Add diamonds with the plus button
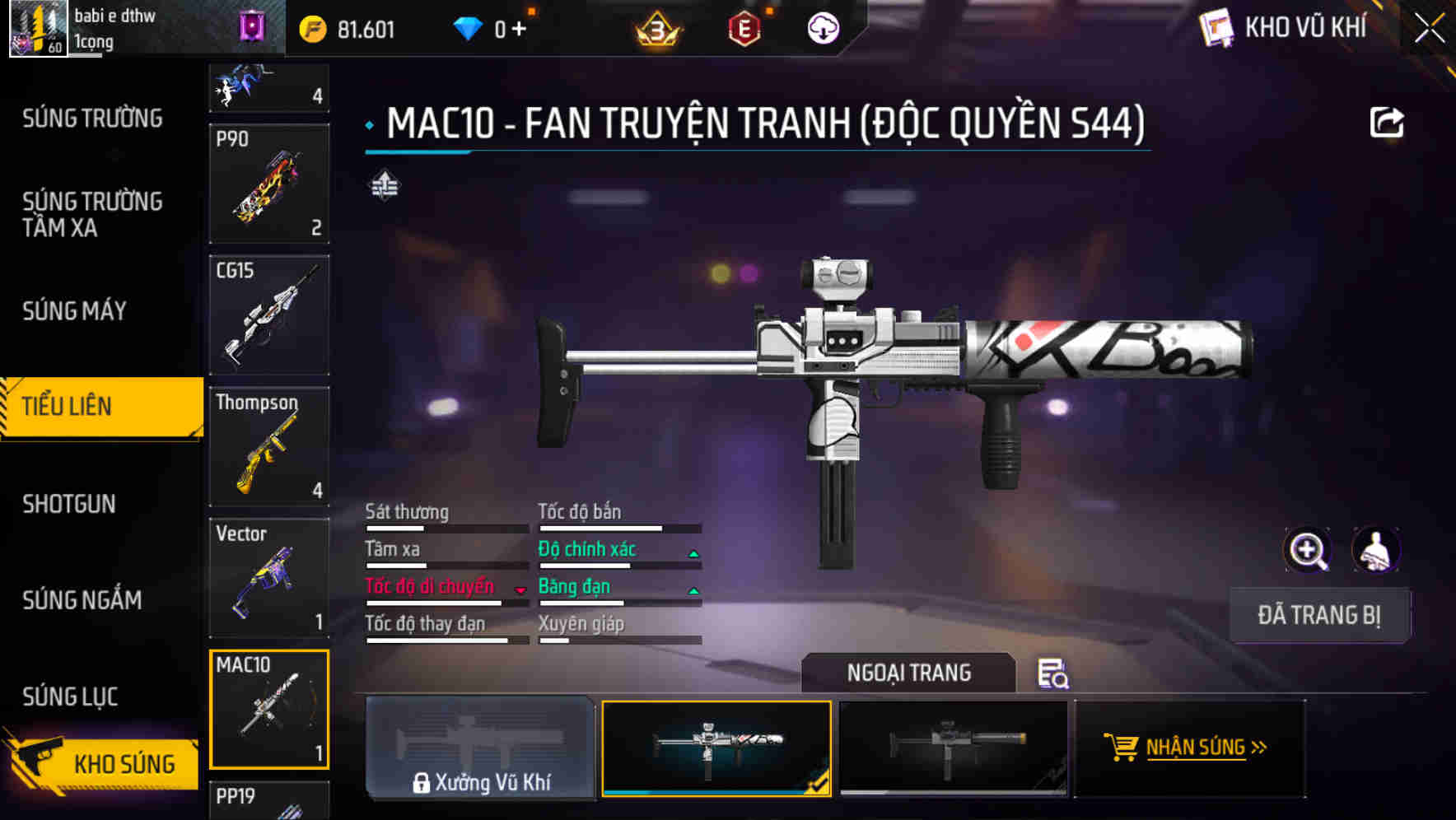Viewport: 1456px width, 820px height. click(x=519, y=30)
